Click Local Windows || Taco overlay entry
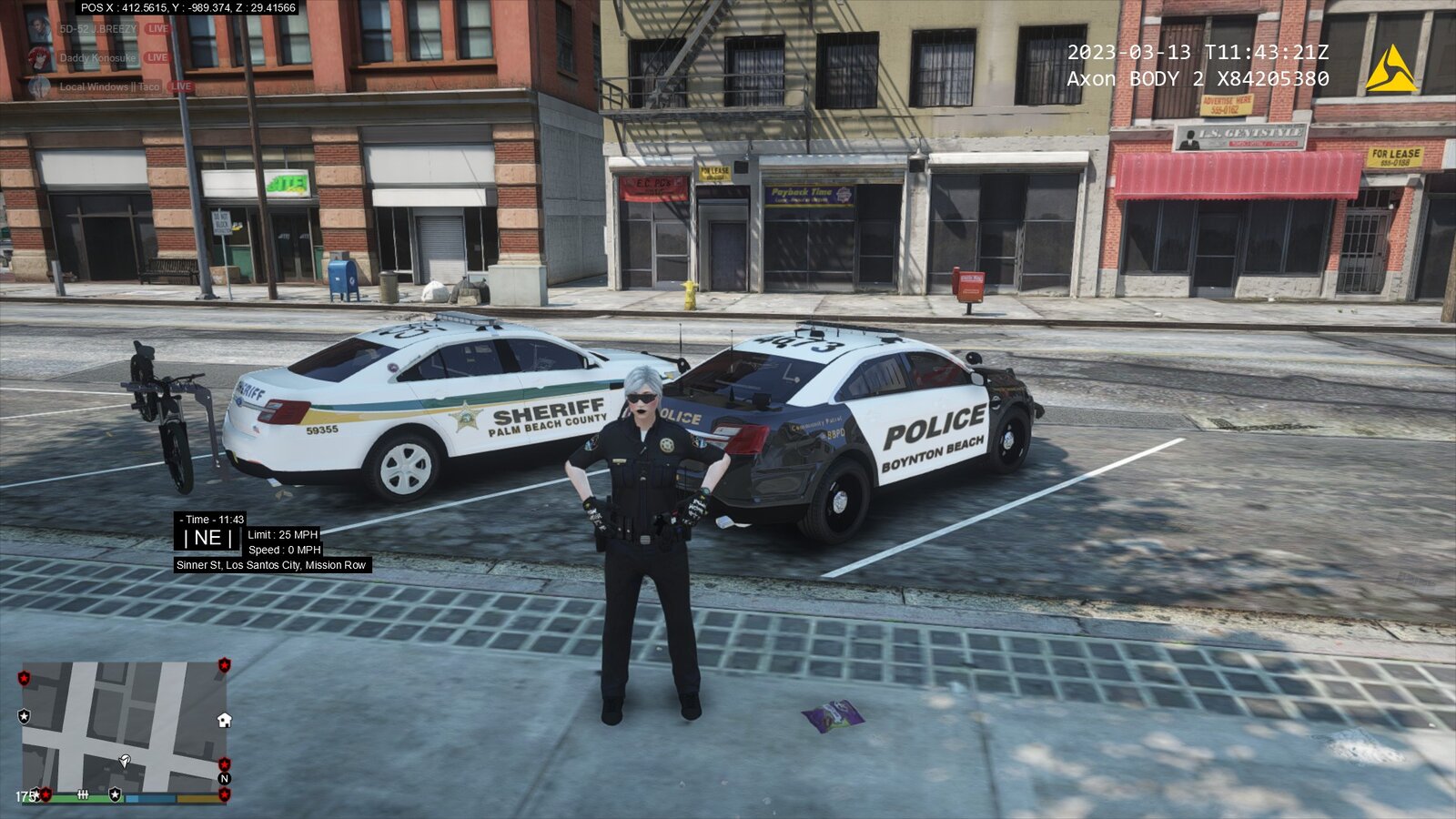Screen dimensions: 1456x819 109,87
